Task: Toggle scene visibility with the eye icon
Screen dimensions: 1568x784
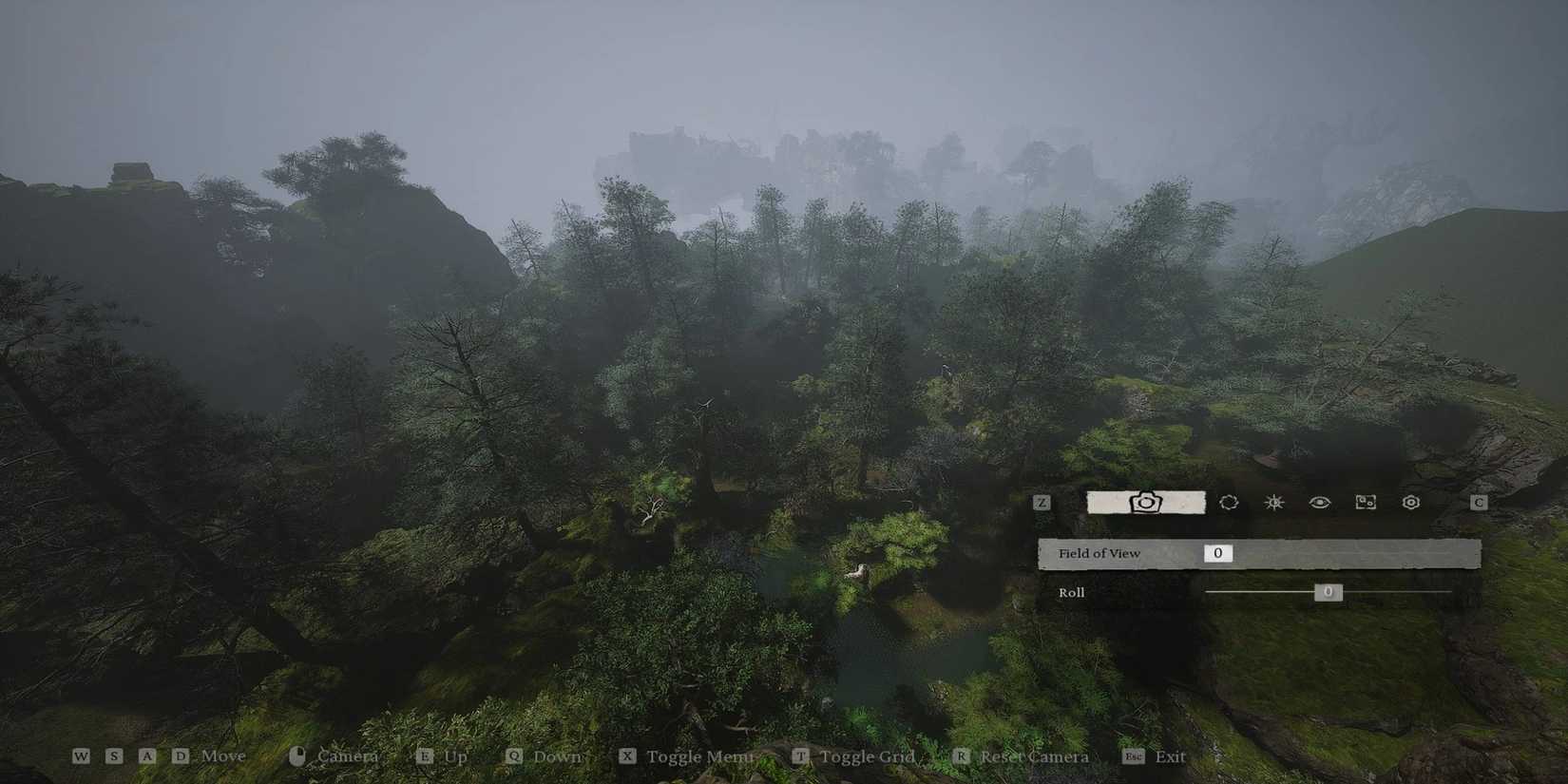Action: pos(1319,502)
